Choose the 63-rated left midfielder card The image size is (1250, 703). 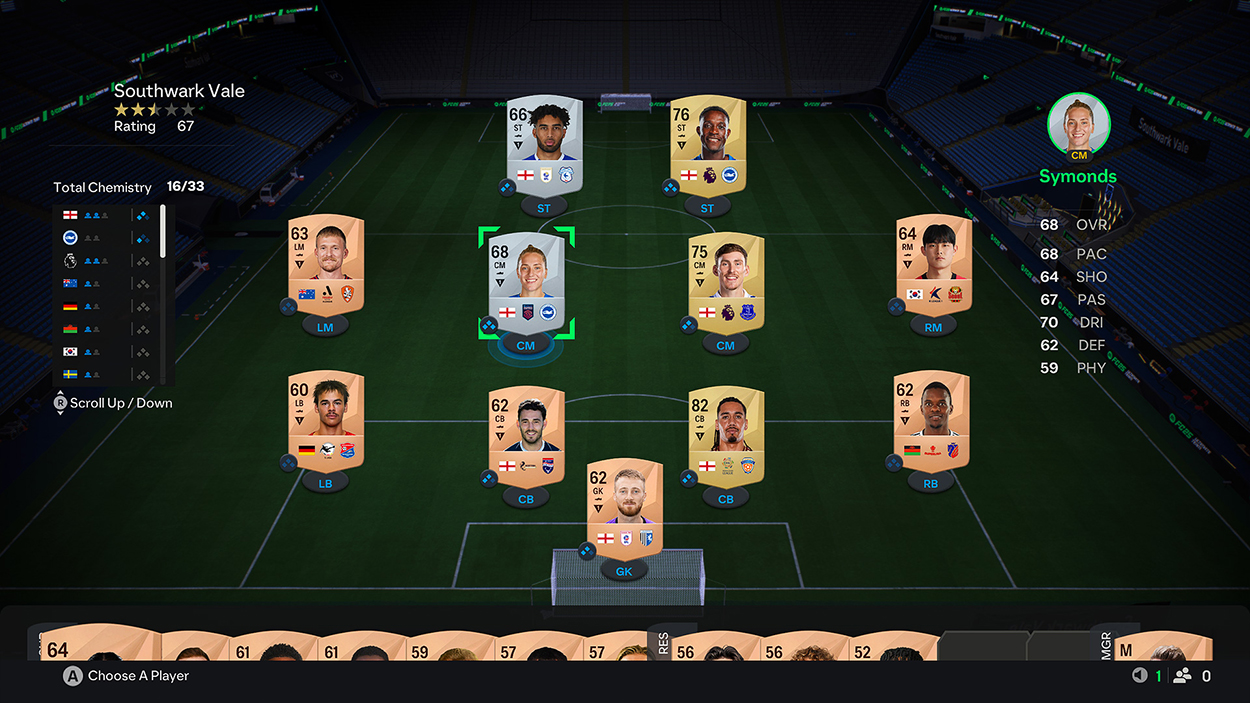tap(325, 262)
